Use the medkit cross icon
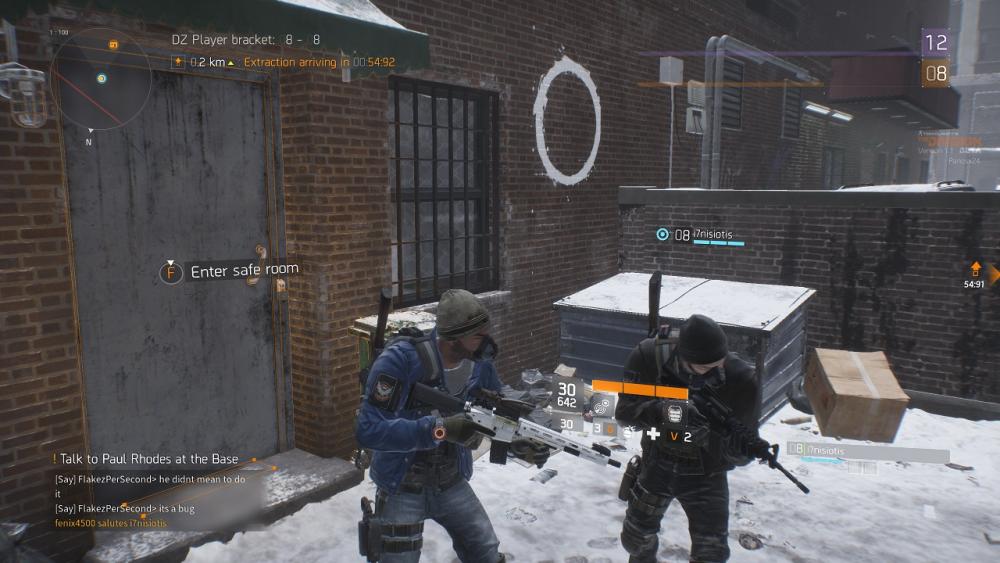The image size is (1000, 563). 653,433
